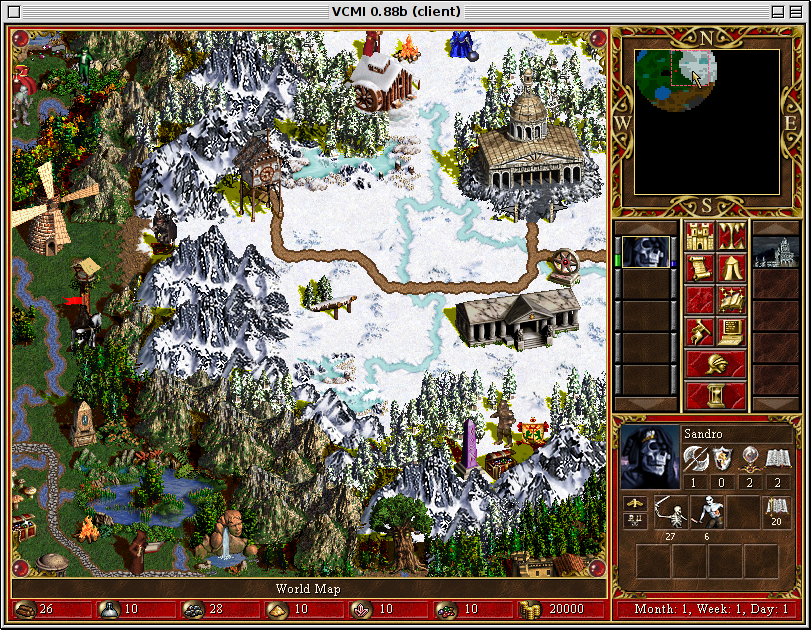Open System Options computer button
This screenshot has height=630, width=811.
tap(731, 329)
